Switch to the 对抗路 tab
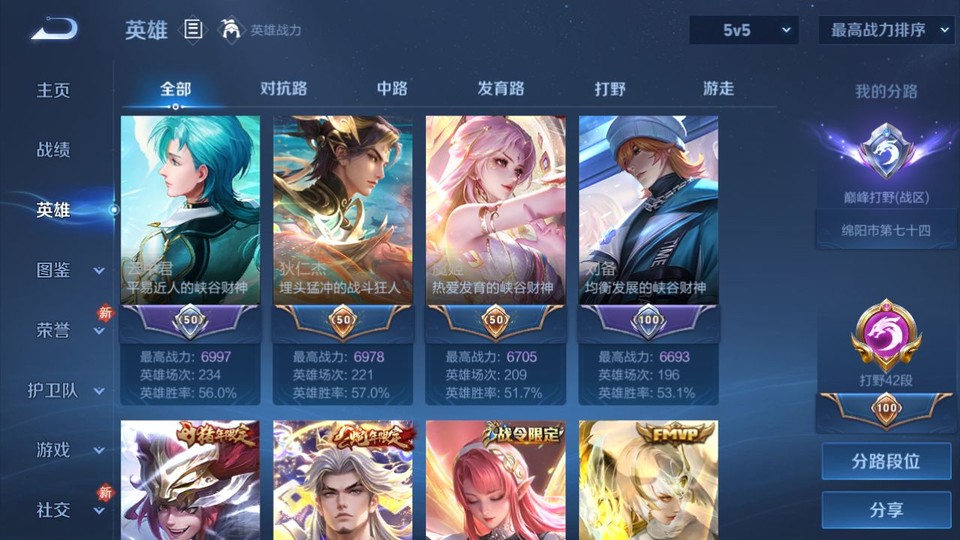Image resolution: width=960 pixels, height=540 pixels. tap(283, 88)
